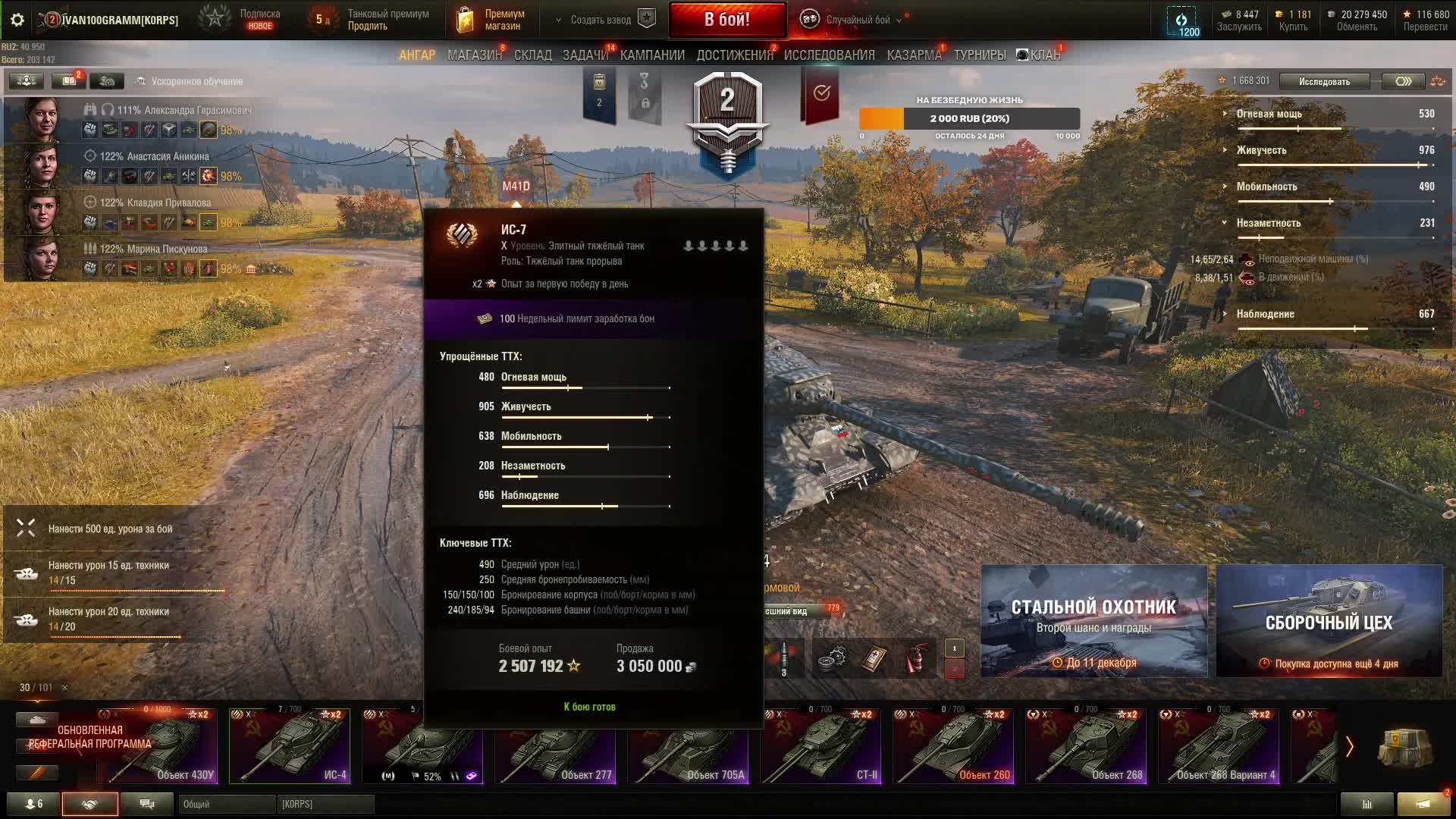Open the СКЛАД tab
The width and height of the screenshot is (1456, 819).
(532, 55)
